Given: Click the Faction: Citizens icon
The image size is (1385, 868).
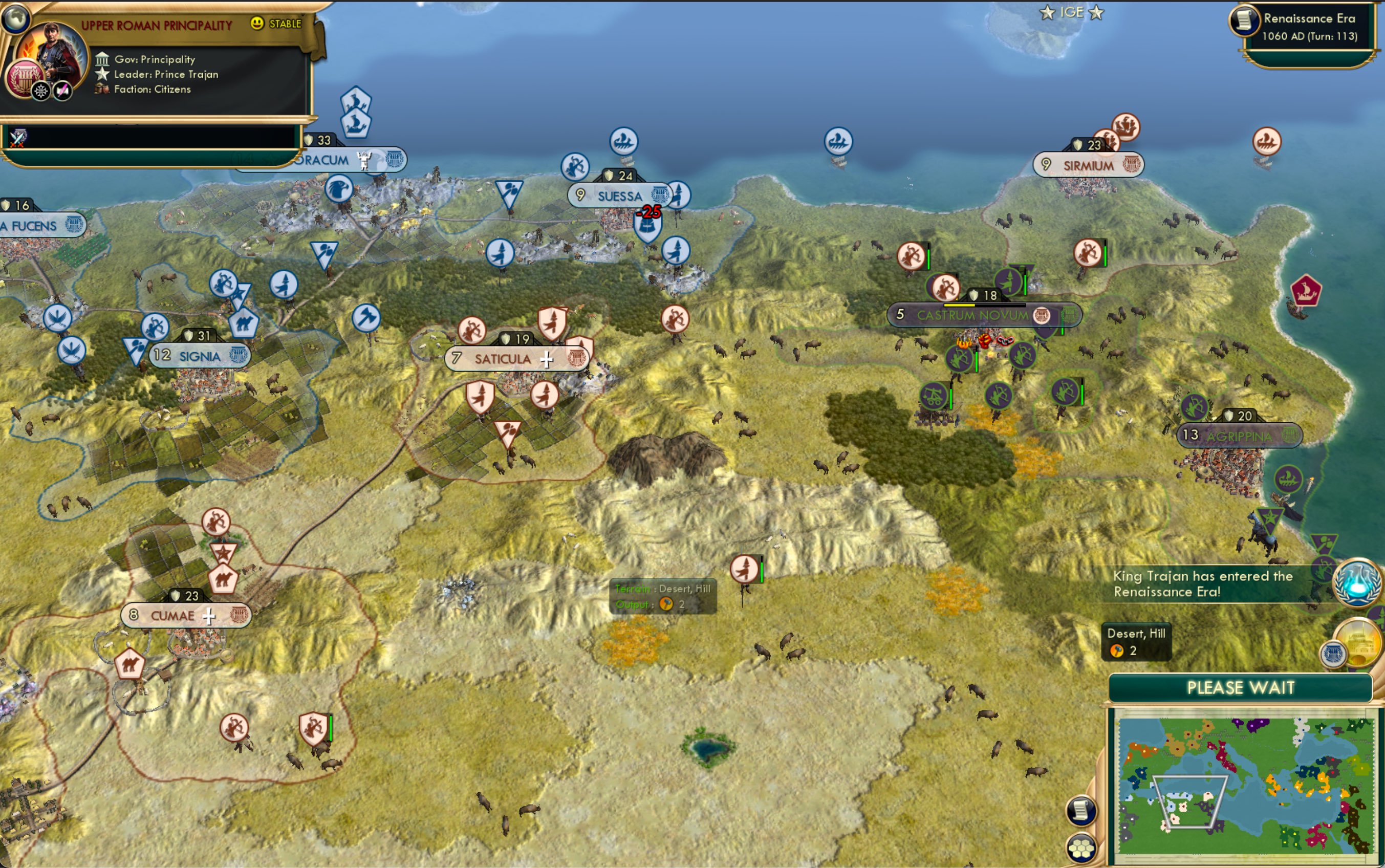Looking at the screenshot, I should (103, 89).
